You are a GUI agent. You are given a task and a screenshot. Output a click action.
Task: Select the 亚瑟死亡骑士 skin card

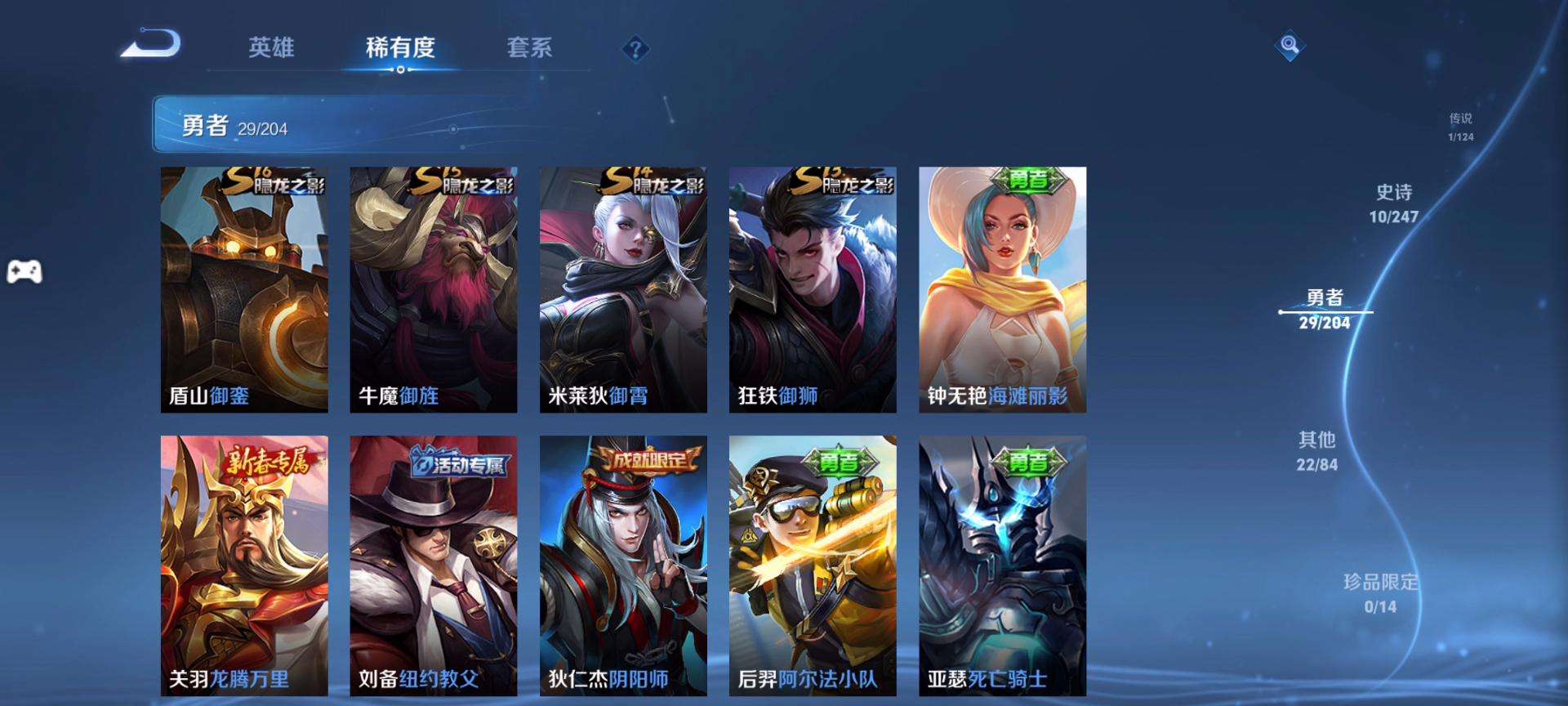tap(1002, 565)
